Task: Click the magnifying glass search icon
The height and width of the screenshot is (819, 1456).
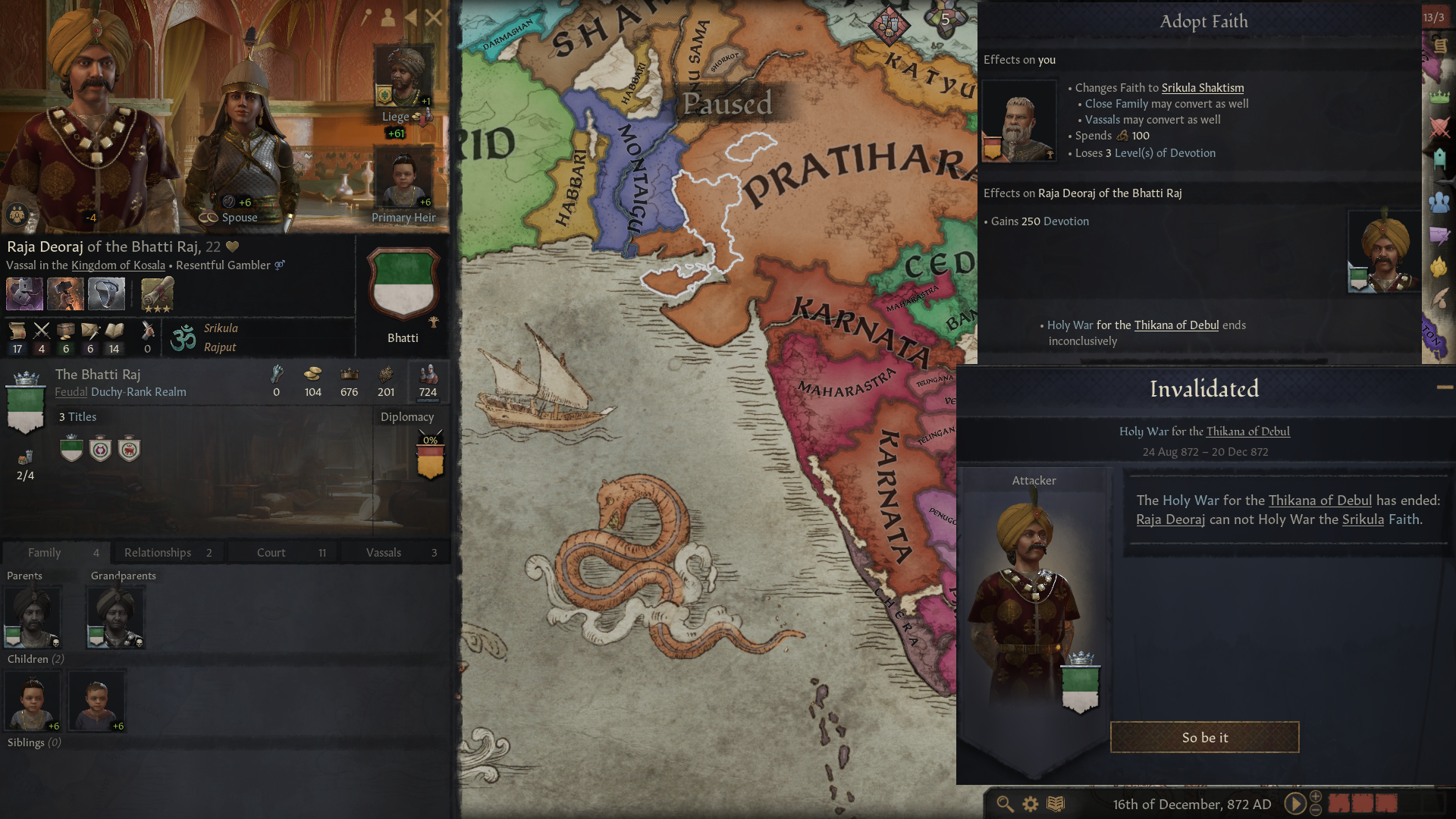Action: click(x=1004, y=804)
